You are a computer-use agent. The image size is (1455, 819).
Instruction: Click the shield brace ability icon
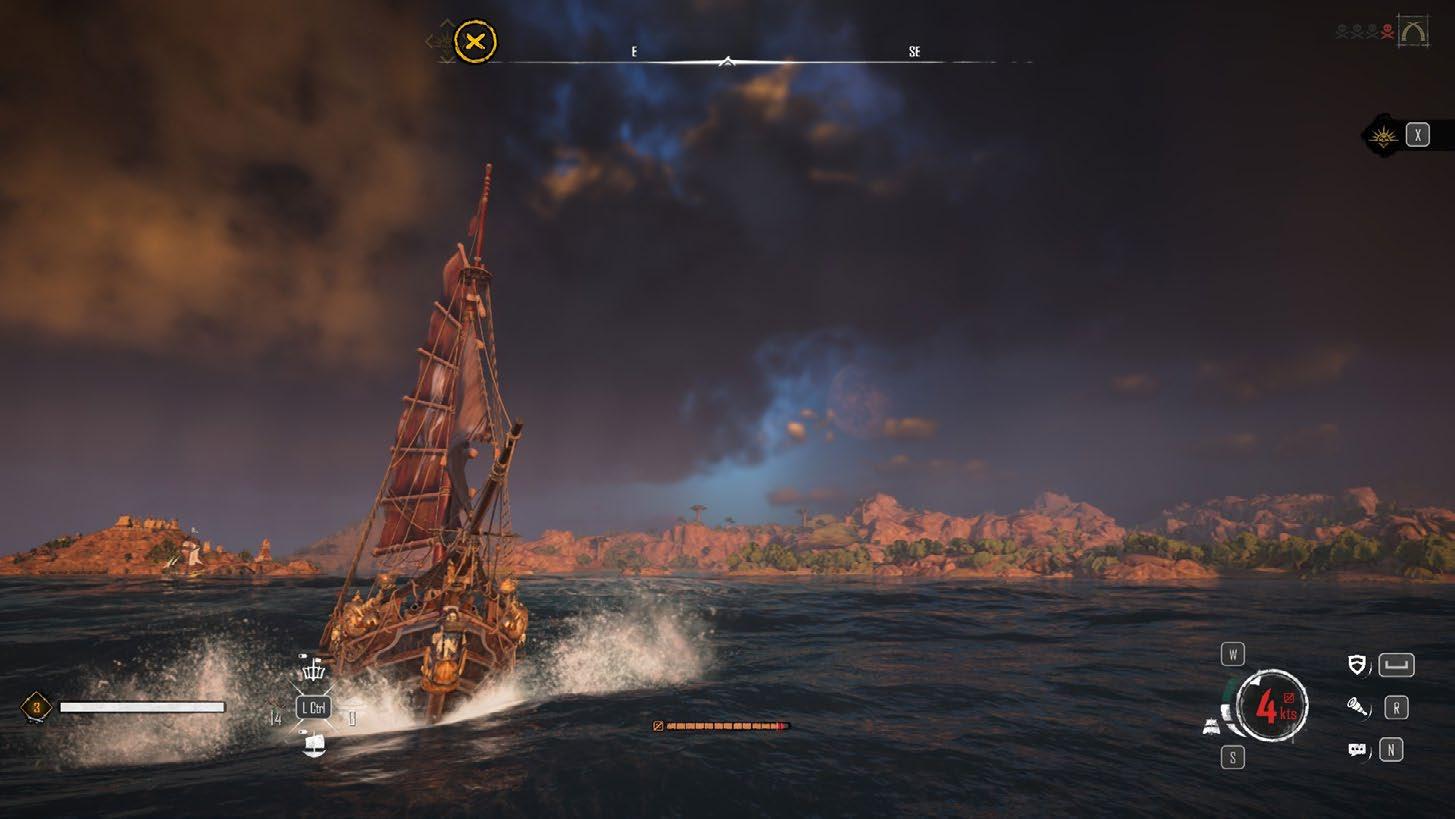pyautogui.click(x=1357, y=665)
